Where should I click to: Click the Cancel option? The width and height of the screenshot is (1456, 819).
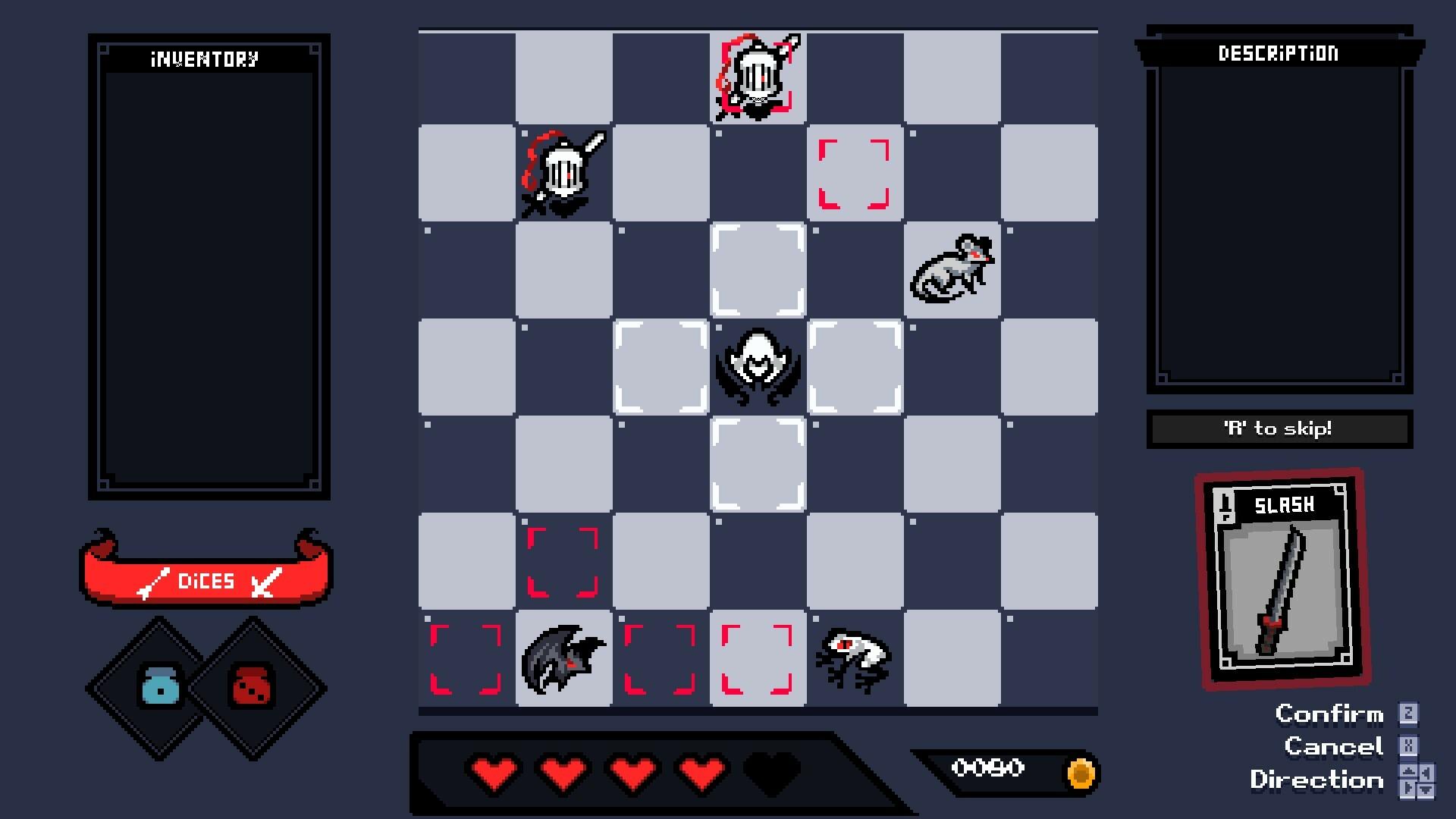click(1335, 747)
